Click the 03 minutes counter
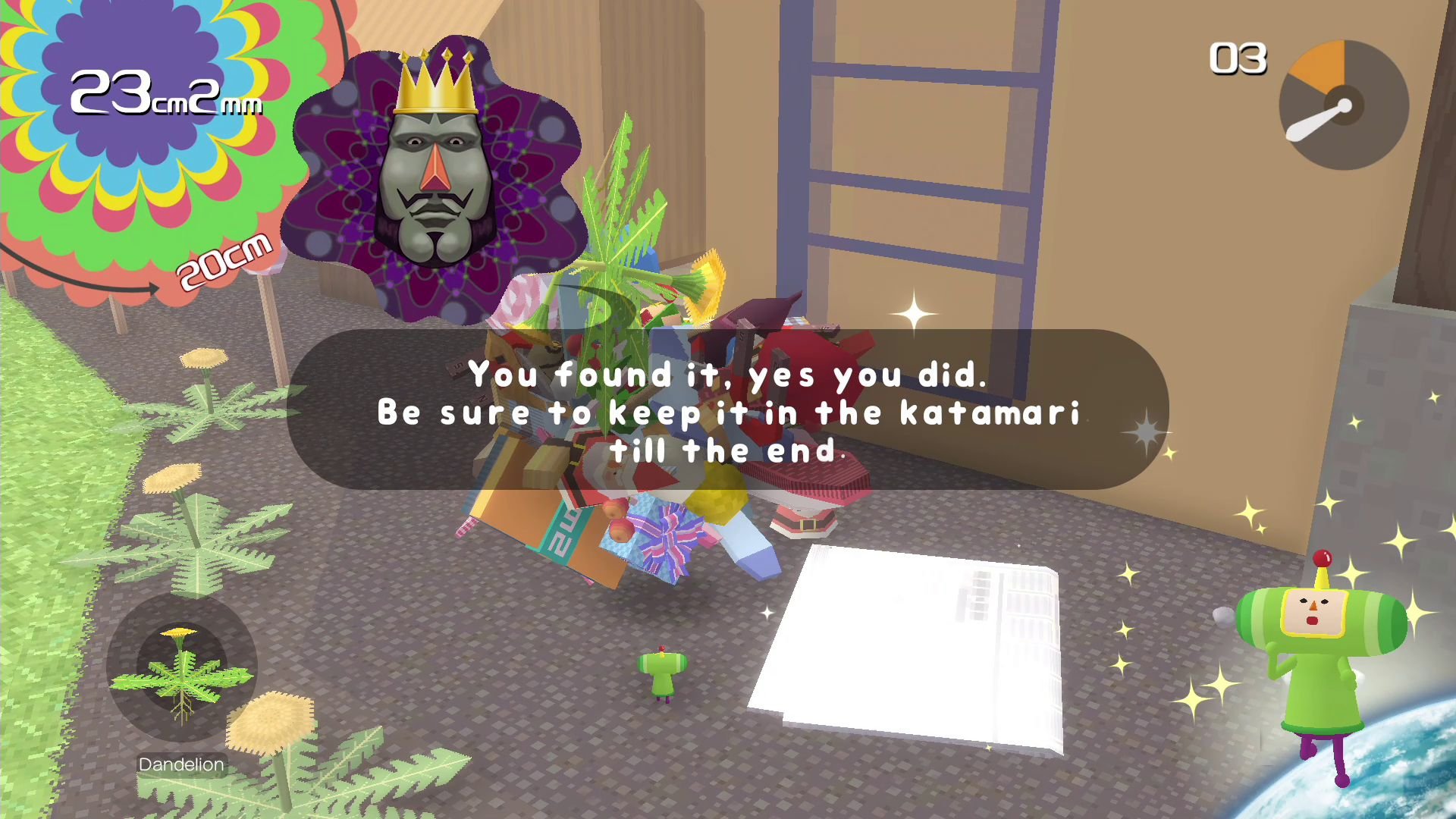This screenshot has width=1456, height=819. pyautogui.click(x=1239, y=59)
